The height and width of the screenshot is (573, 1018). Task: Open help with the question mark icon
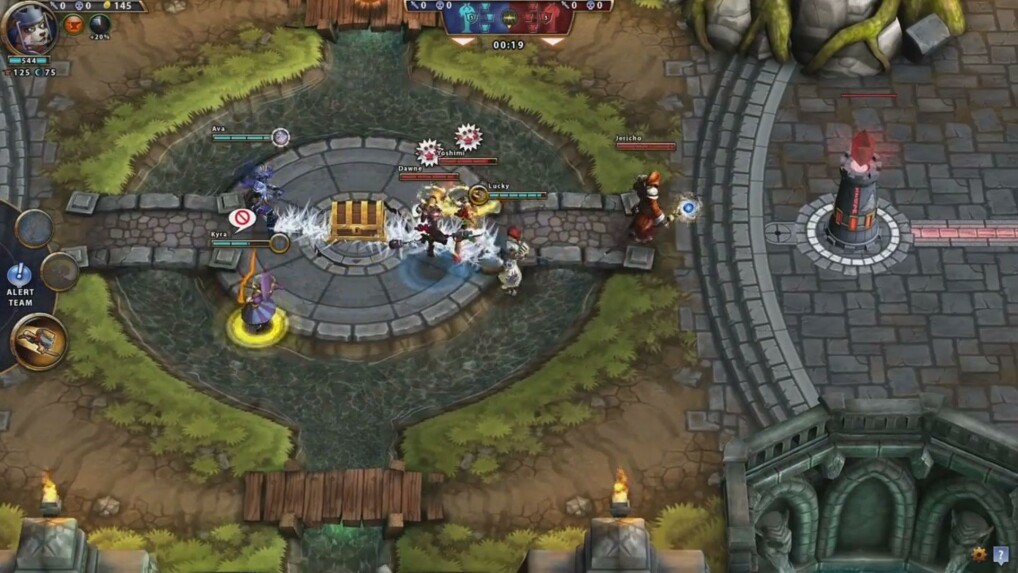point(1001,554)
